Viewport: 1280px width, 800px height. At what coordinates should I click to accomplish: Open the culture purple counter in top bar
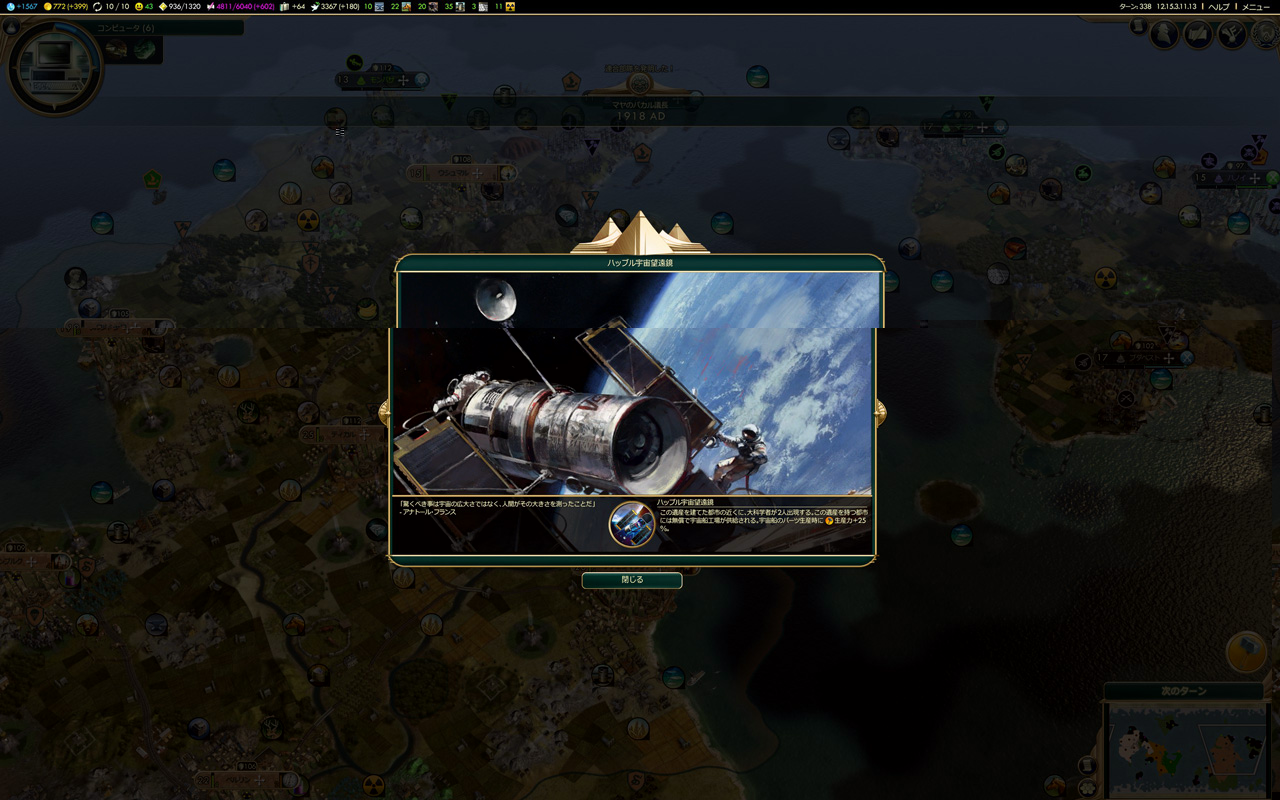[x=245, y=7]
